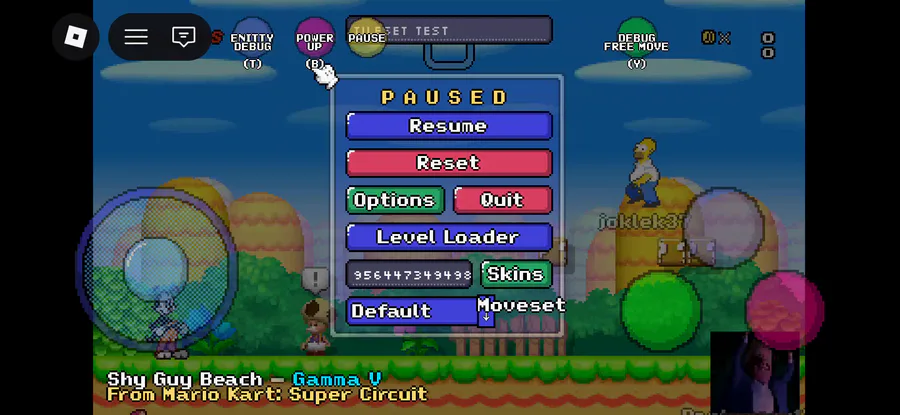This screenshot has width=900, height=415.
Task: Quit the current level
Action: coord(502,200)
